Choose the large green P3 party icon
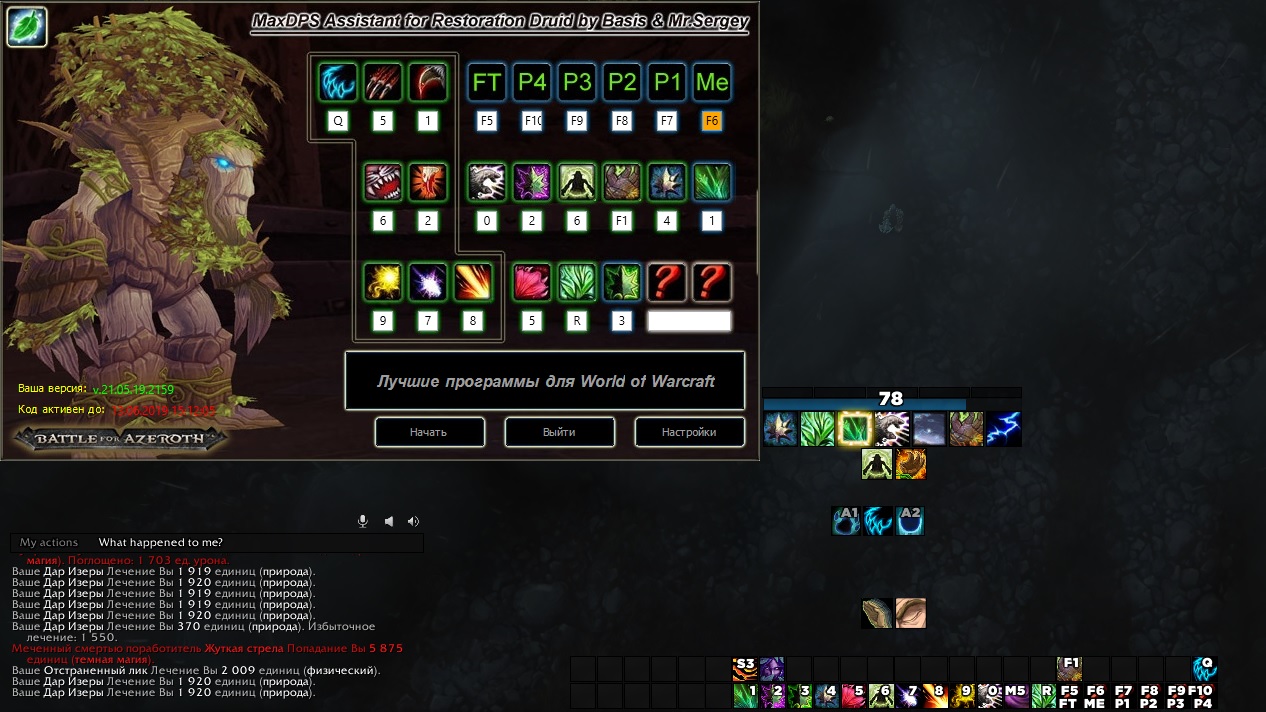Viewport: 1266px width, 712px height. (x=577, y=82)
